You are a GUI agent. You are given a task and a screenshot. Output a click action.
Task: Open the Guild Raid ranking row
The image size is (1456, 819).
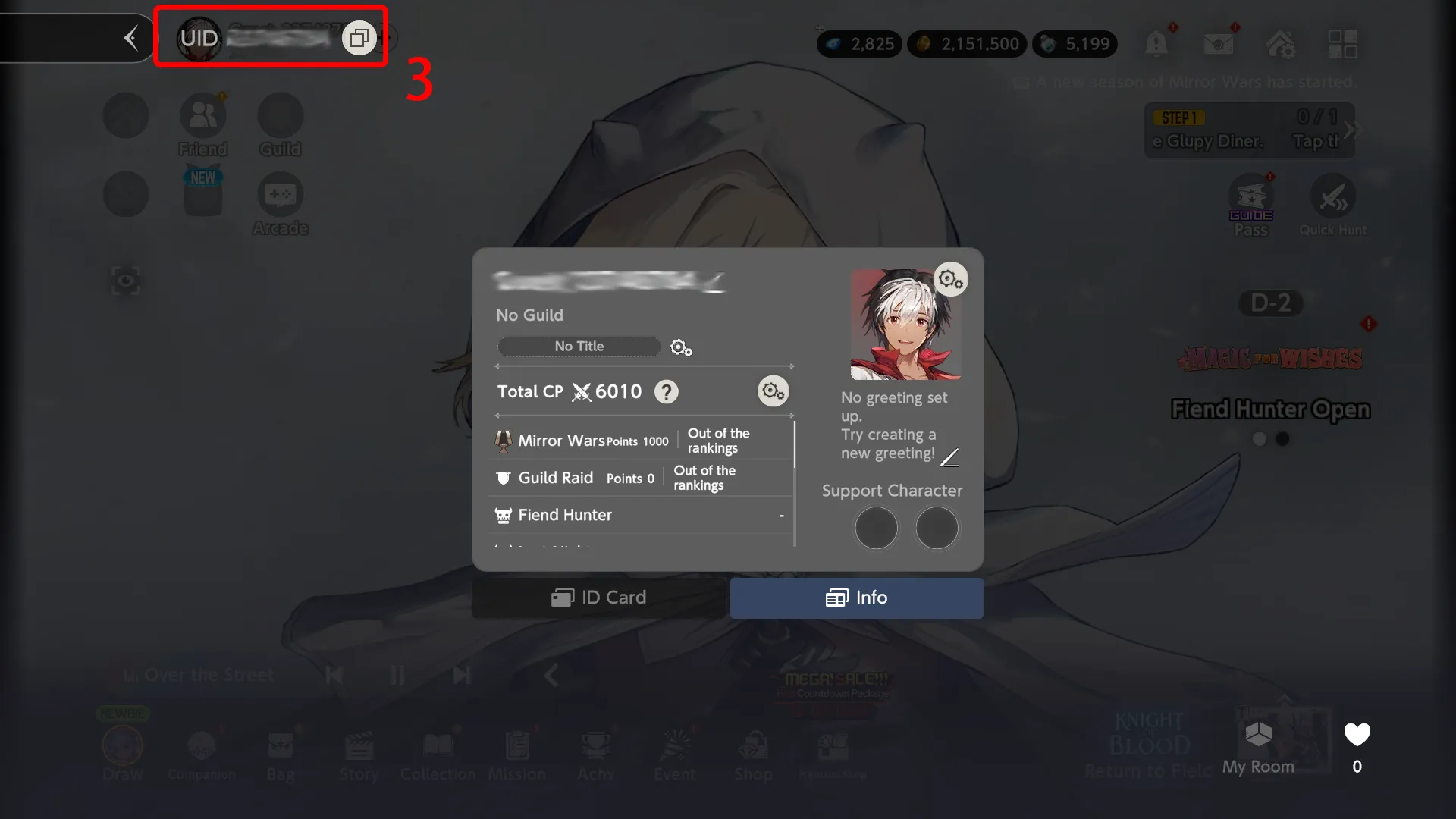pos(641,478)
